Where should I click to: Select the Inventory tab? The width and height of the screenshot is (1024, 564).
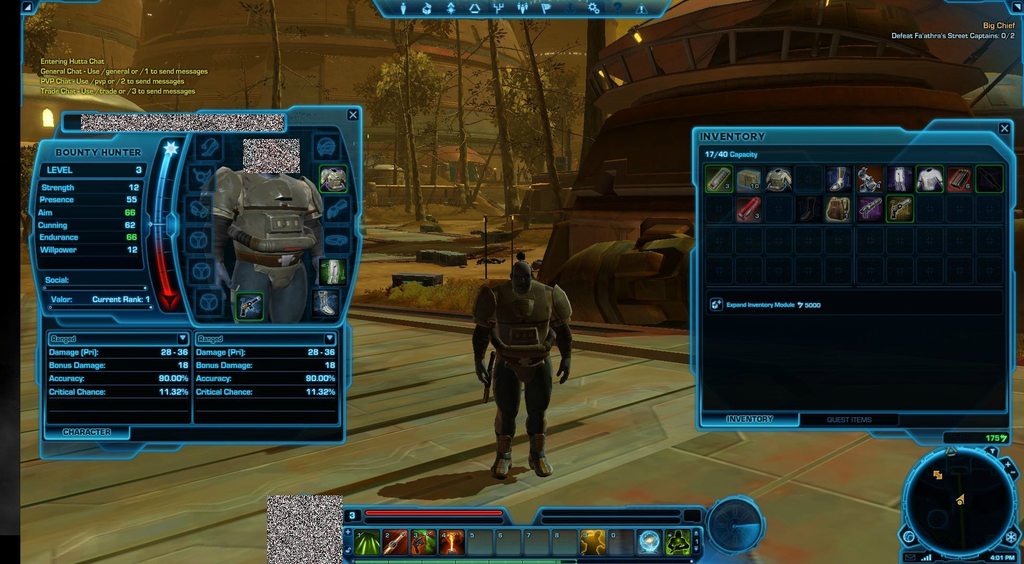coord(749,419)
